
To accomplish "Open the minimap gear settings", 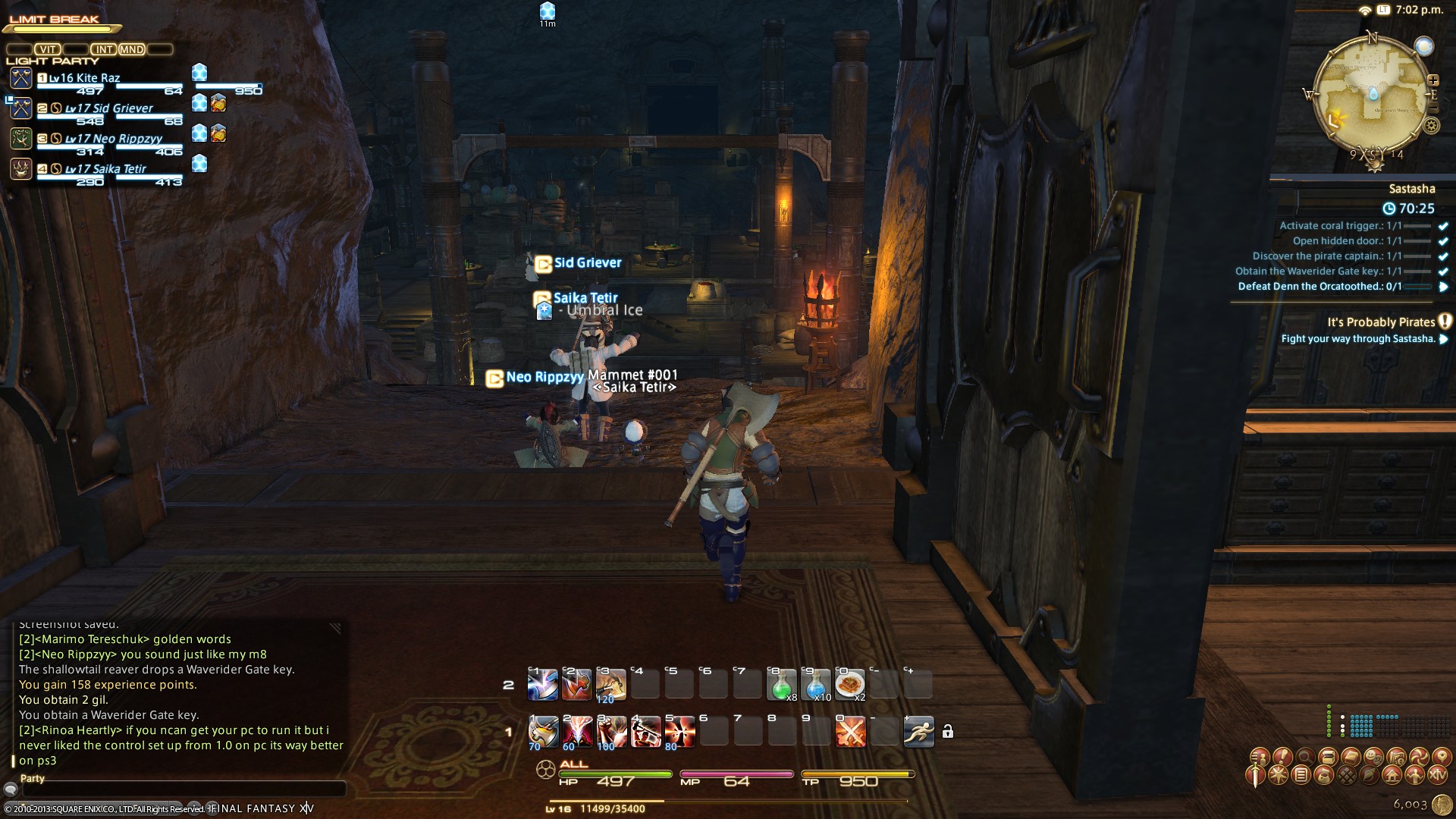I will pyautogui.click(x=1431, y=126).
